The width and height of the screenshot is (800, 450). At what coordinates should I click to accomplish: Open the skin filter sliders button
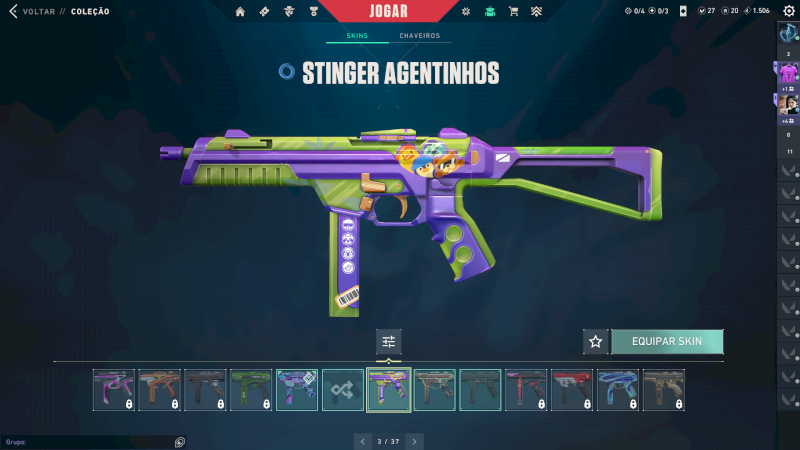coord(389,341)
